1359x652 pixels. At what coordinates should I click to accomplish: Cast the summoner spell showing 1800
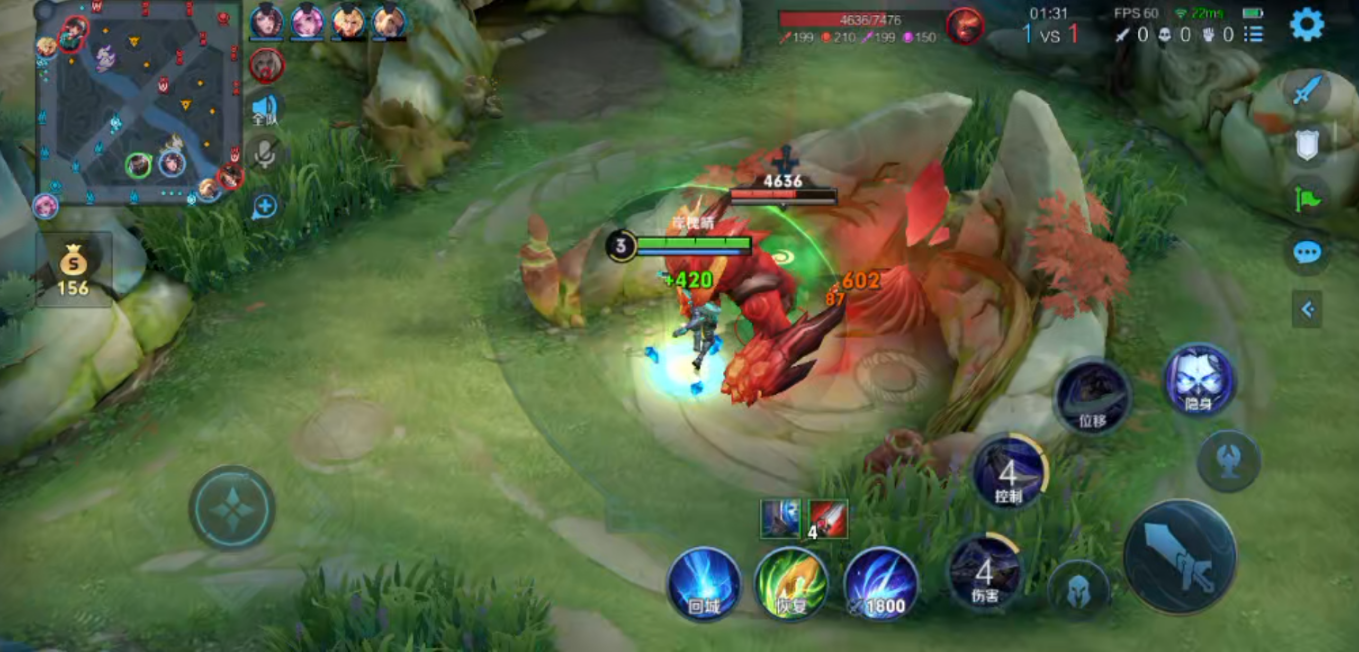point(881,584)
